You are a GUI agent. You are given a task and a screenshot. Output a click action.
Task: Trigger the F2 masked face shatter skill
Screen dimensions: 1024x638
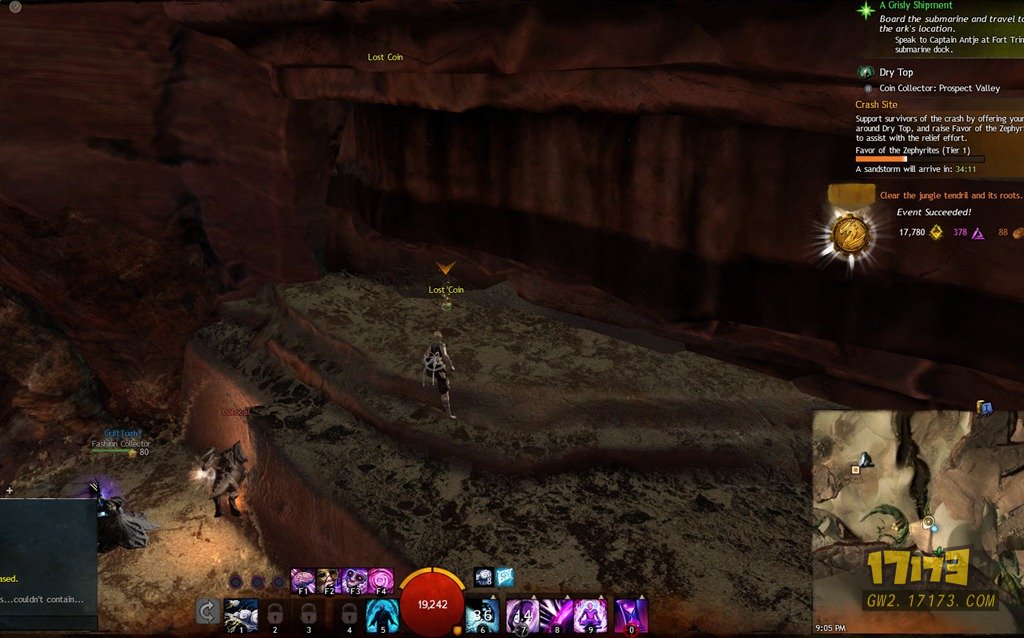328,580
